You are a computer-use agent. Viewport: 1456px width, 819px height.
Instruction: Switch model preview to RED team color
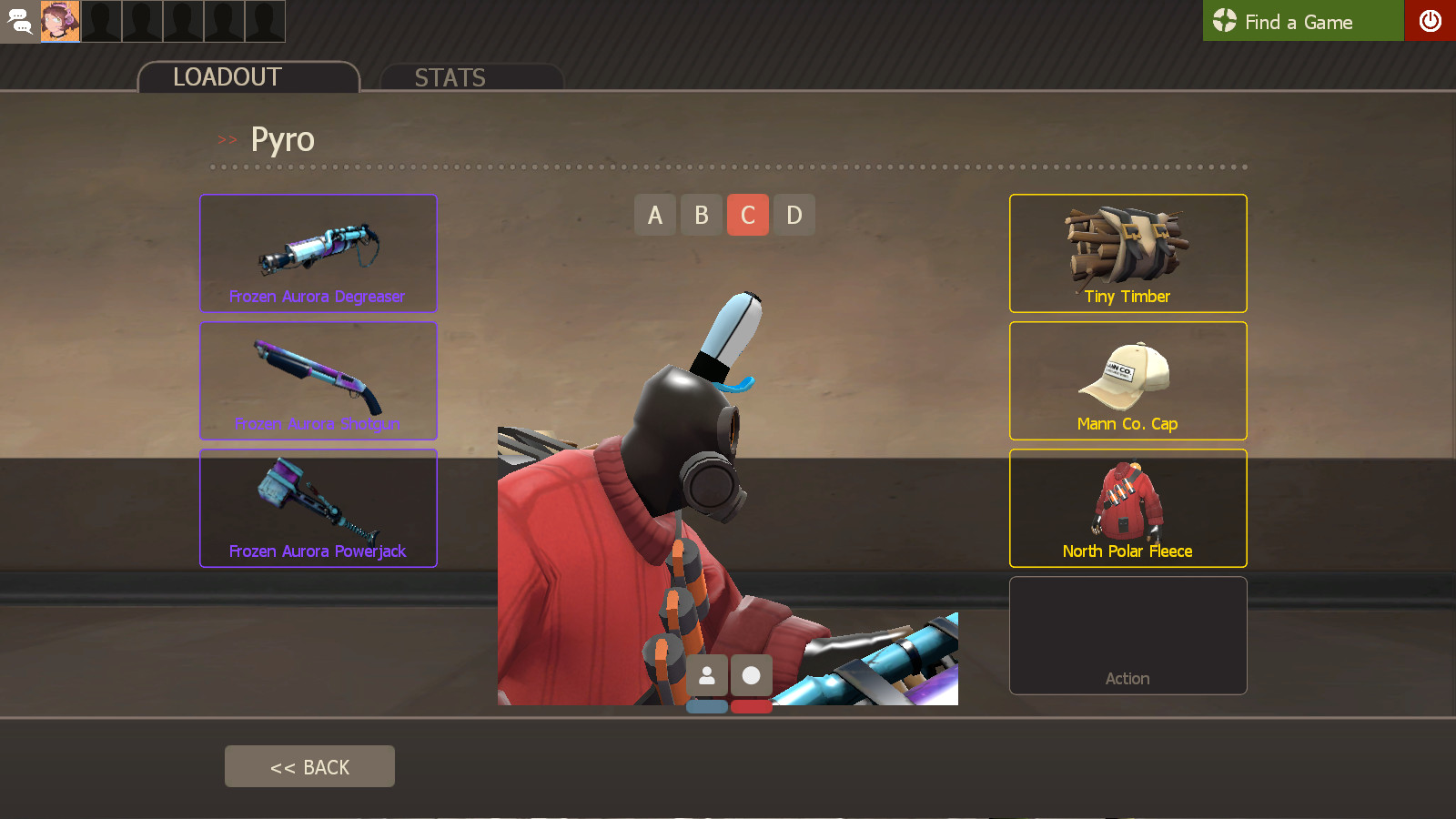tap(751, 704)
